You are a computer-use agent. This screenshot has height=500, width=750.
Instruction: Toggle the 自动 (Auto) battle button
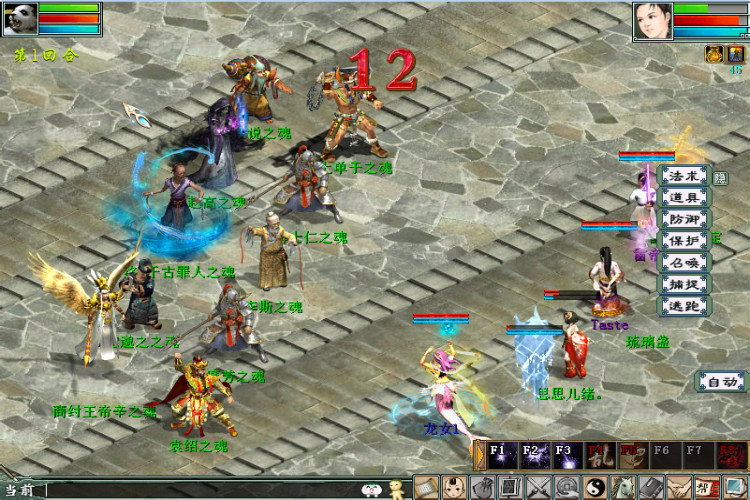(721, 381)
